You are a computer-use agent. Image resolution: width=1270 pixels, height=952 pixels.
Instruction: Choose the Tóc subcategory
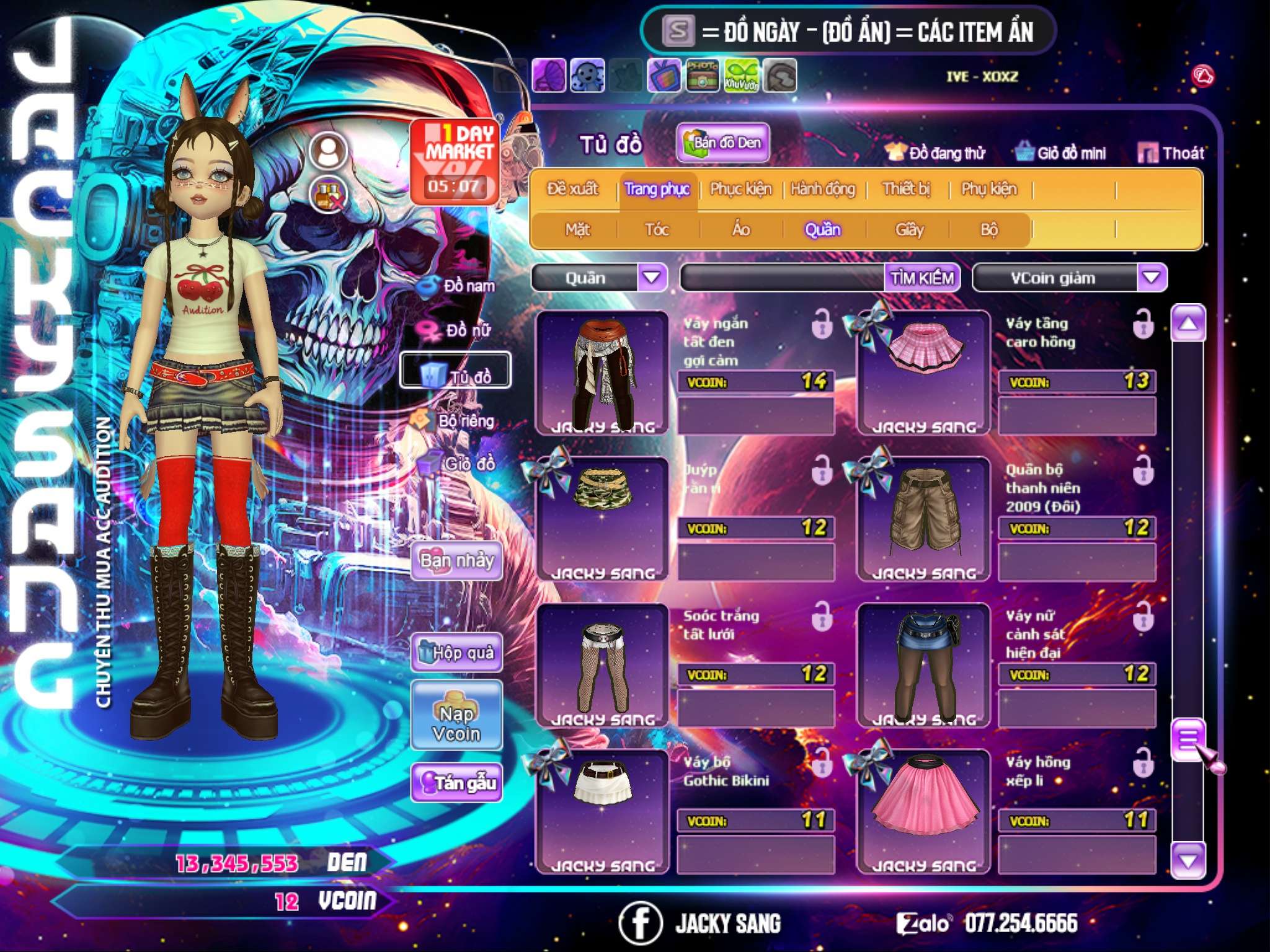pyautogui.click(x=657, y=230)
